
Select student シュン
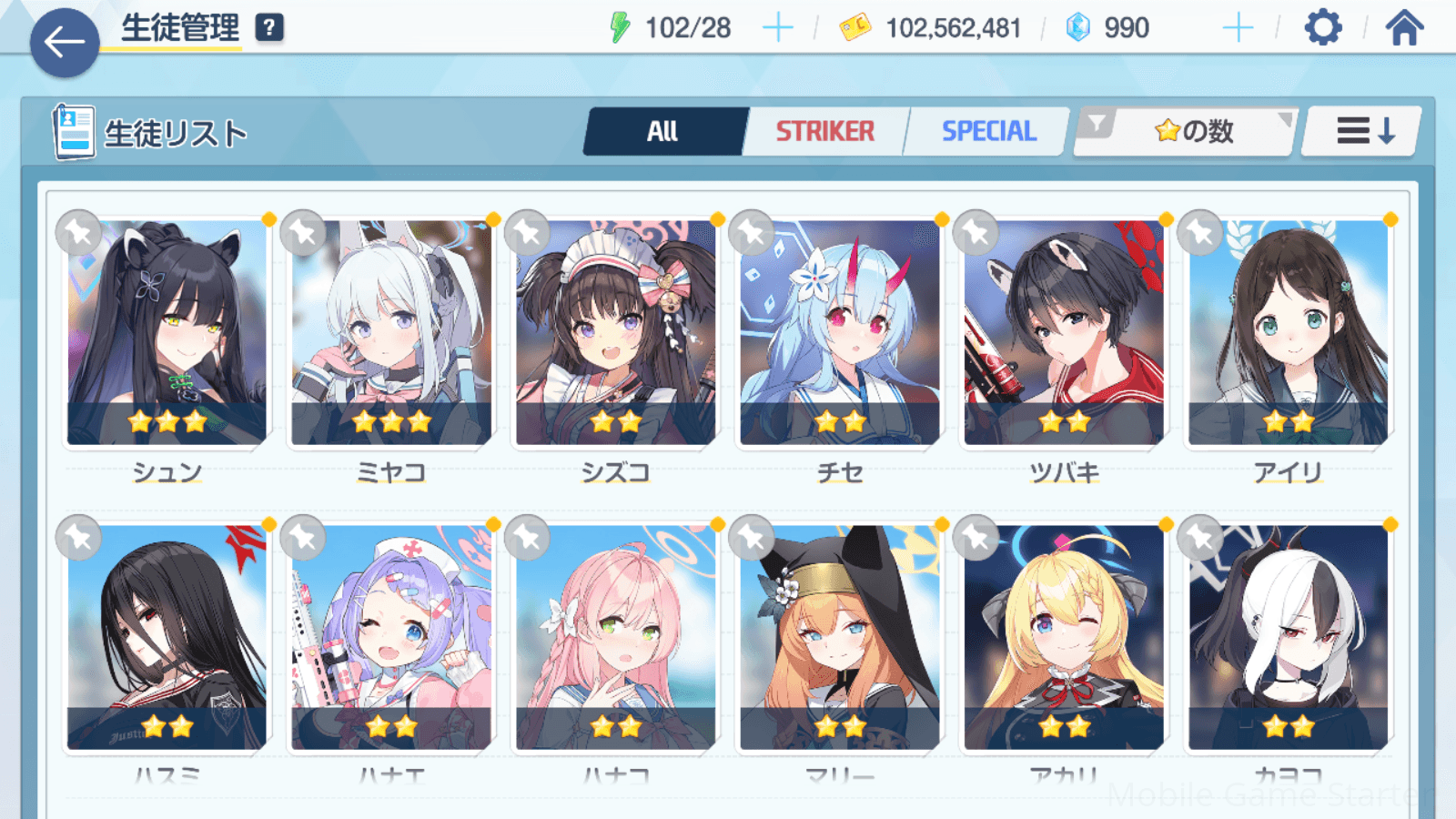pyautogui.click(x=167, y=333)
